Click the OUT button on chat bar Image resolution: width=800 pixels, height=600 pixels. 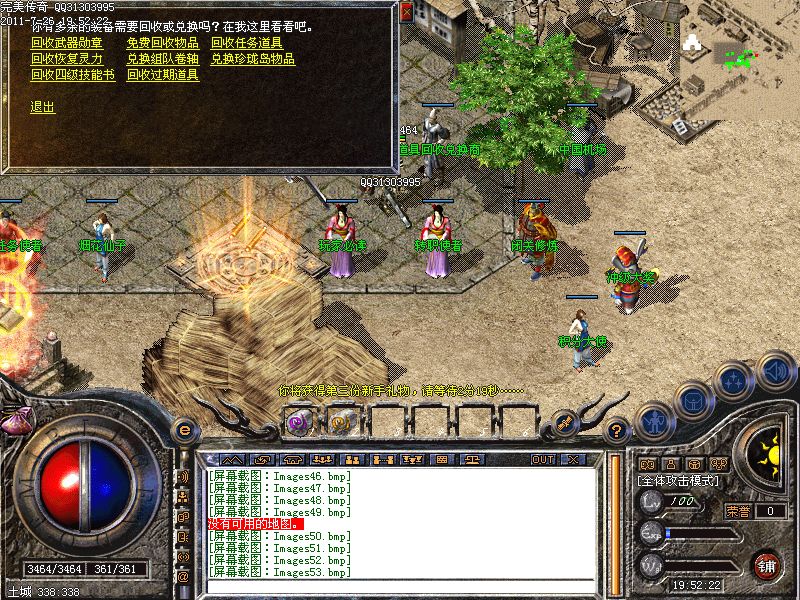click(543, 459)
